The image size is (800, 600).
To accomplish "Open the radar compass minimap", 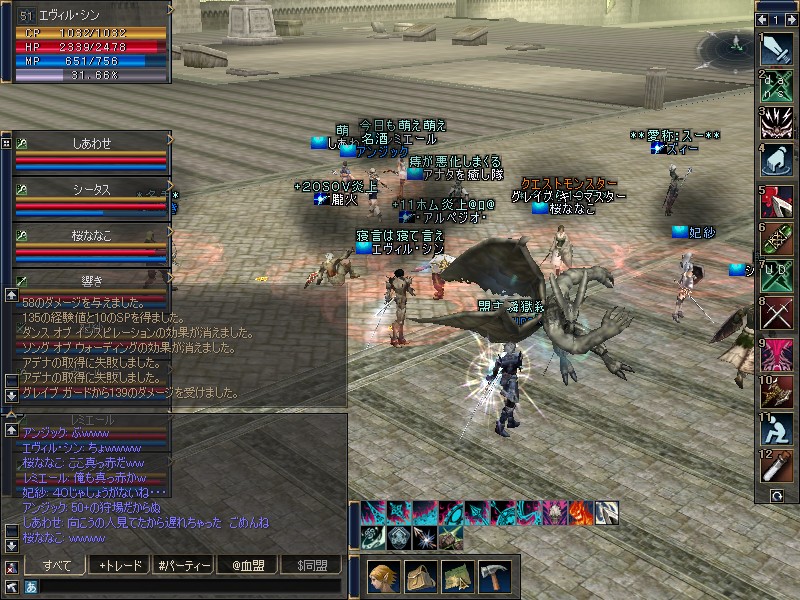I will click(727, 47).
